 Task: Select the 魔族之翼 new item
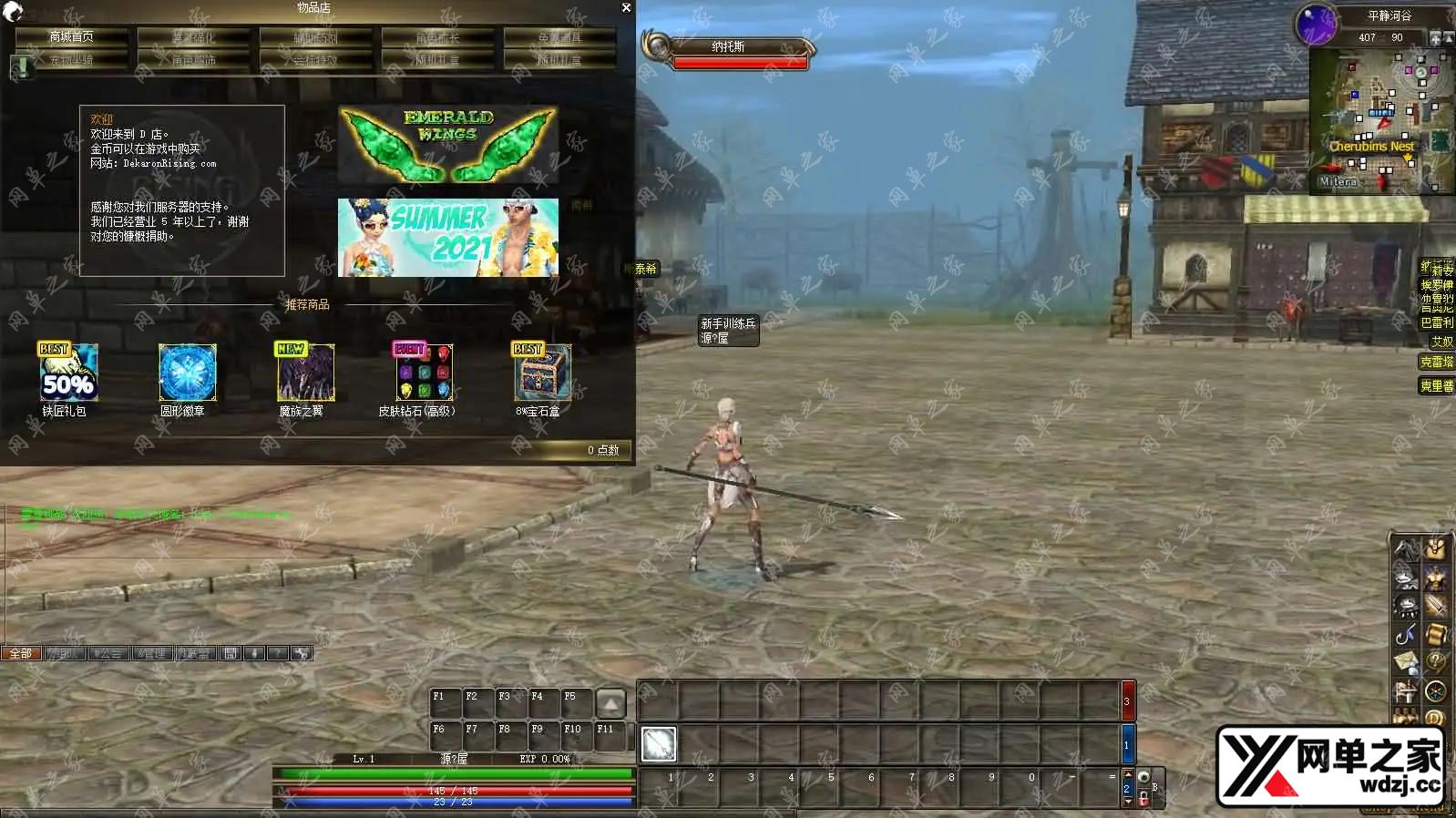[x=305, y=373]
